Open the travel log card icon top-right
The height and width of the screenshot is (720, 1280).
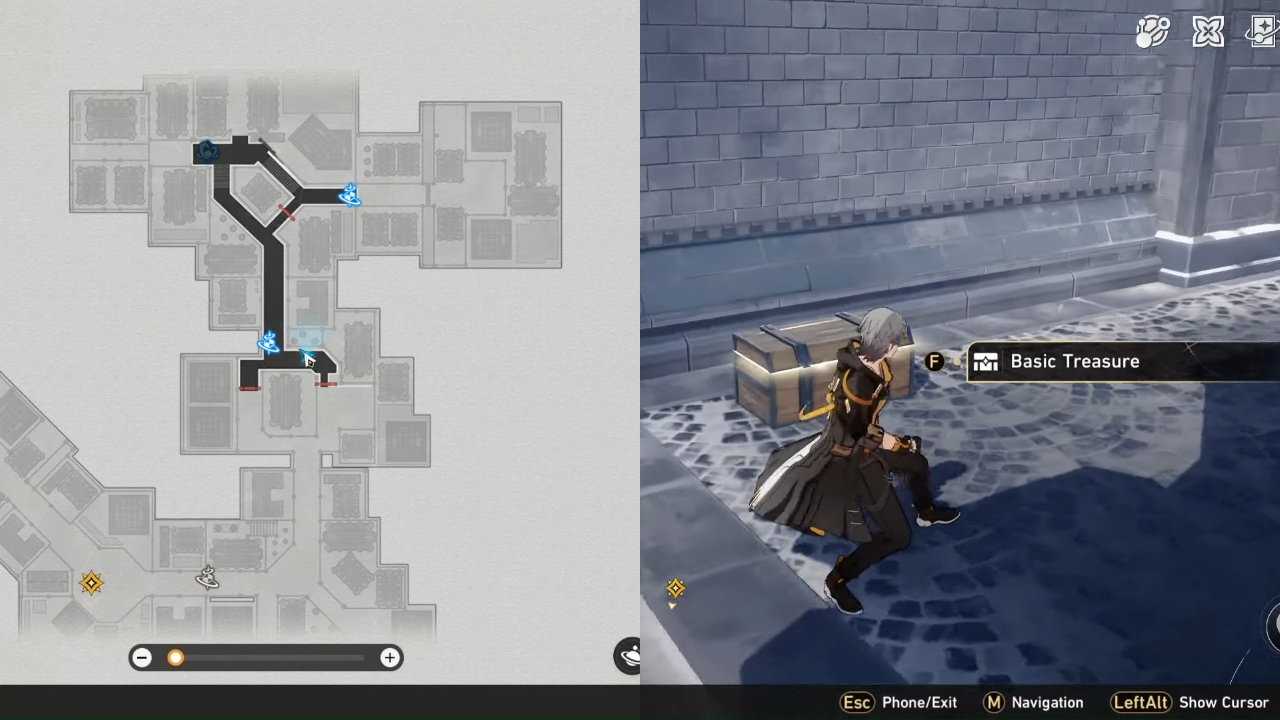pos(1261,31)
